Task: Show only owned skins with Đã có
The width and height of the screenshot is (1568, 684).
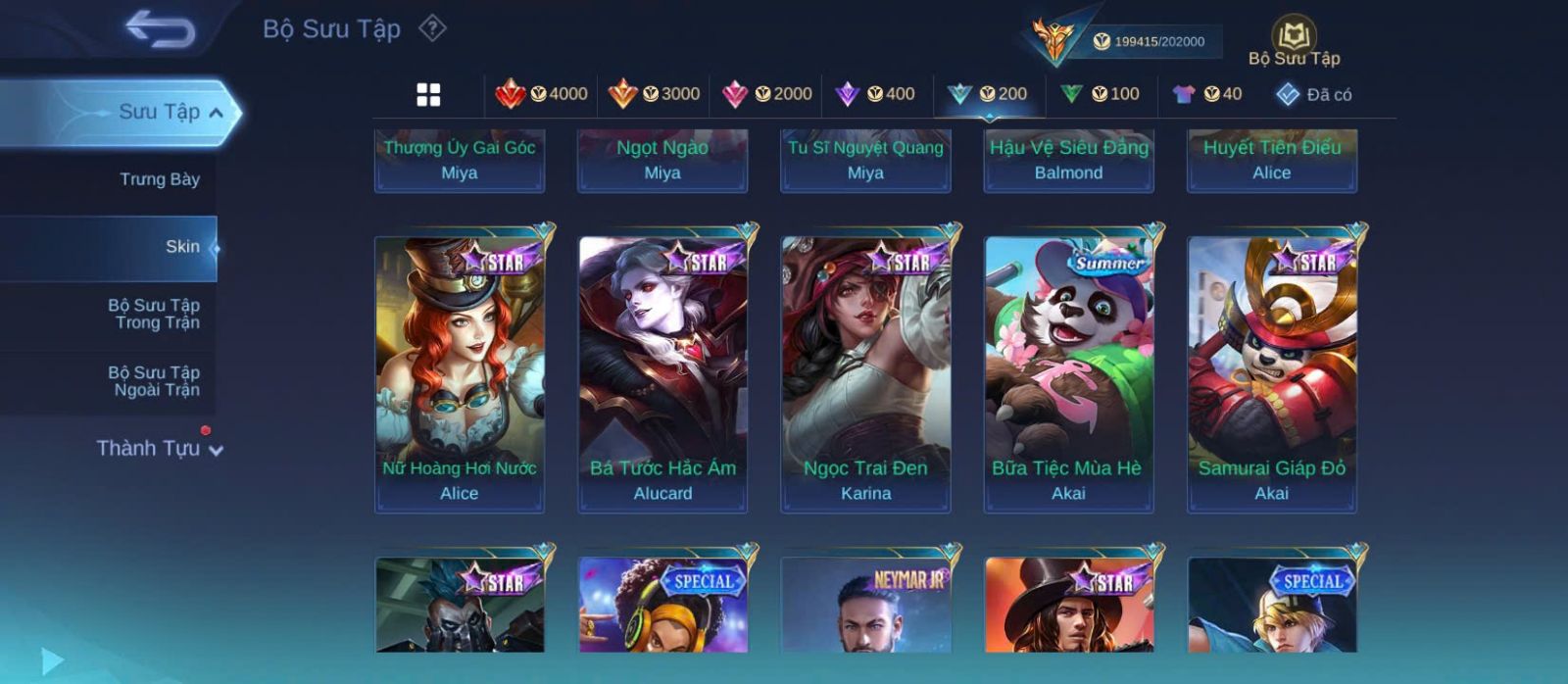Action: pos(1314,94)
